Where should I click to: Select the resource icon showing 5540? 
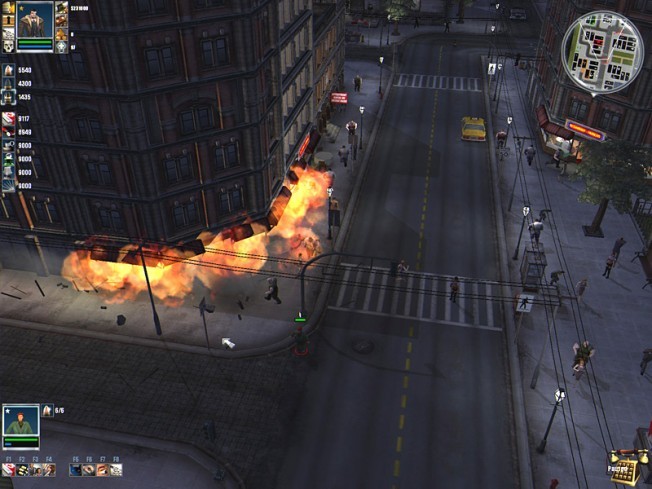8,70
